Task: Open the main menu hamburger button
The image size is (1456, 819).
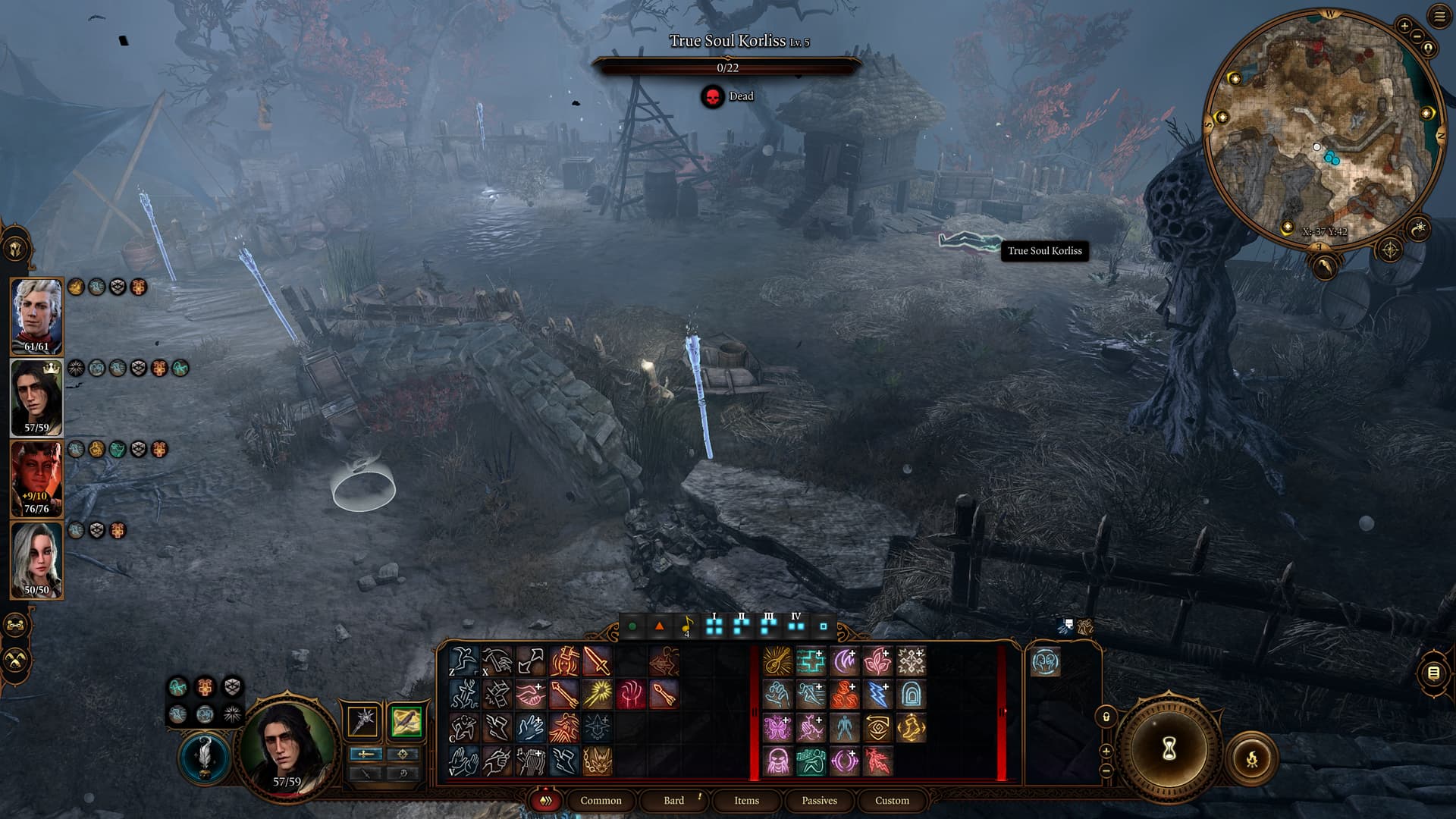Action: [1439, 17]
